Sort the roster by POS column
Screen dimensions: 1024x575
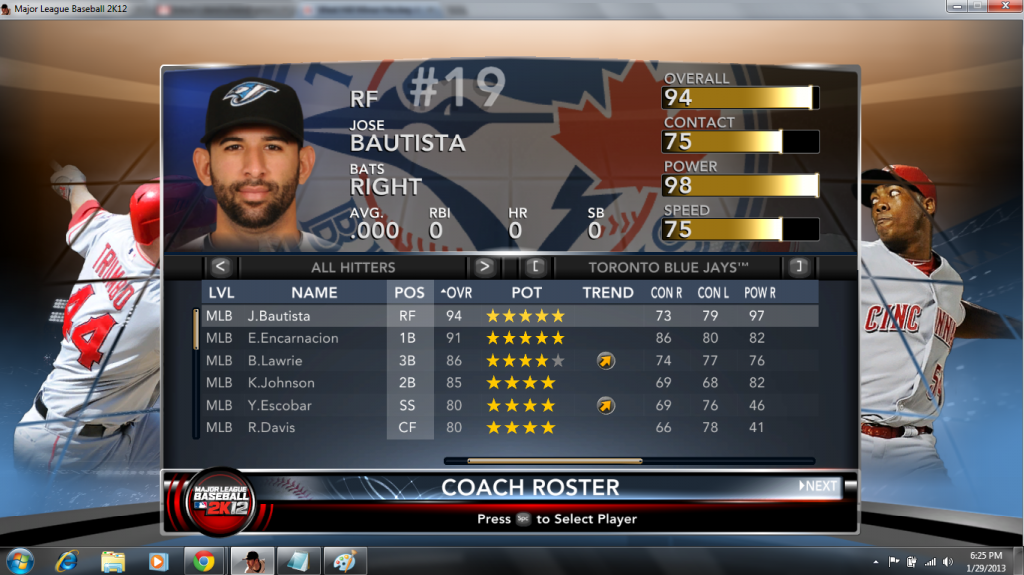click(x=410, y=293)
